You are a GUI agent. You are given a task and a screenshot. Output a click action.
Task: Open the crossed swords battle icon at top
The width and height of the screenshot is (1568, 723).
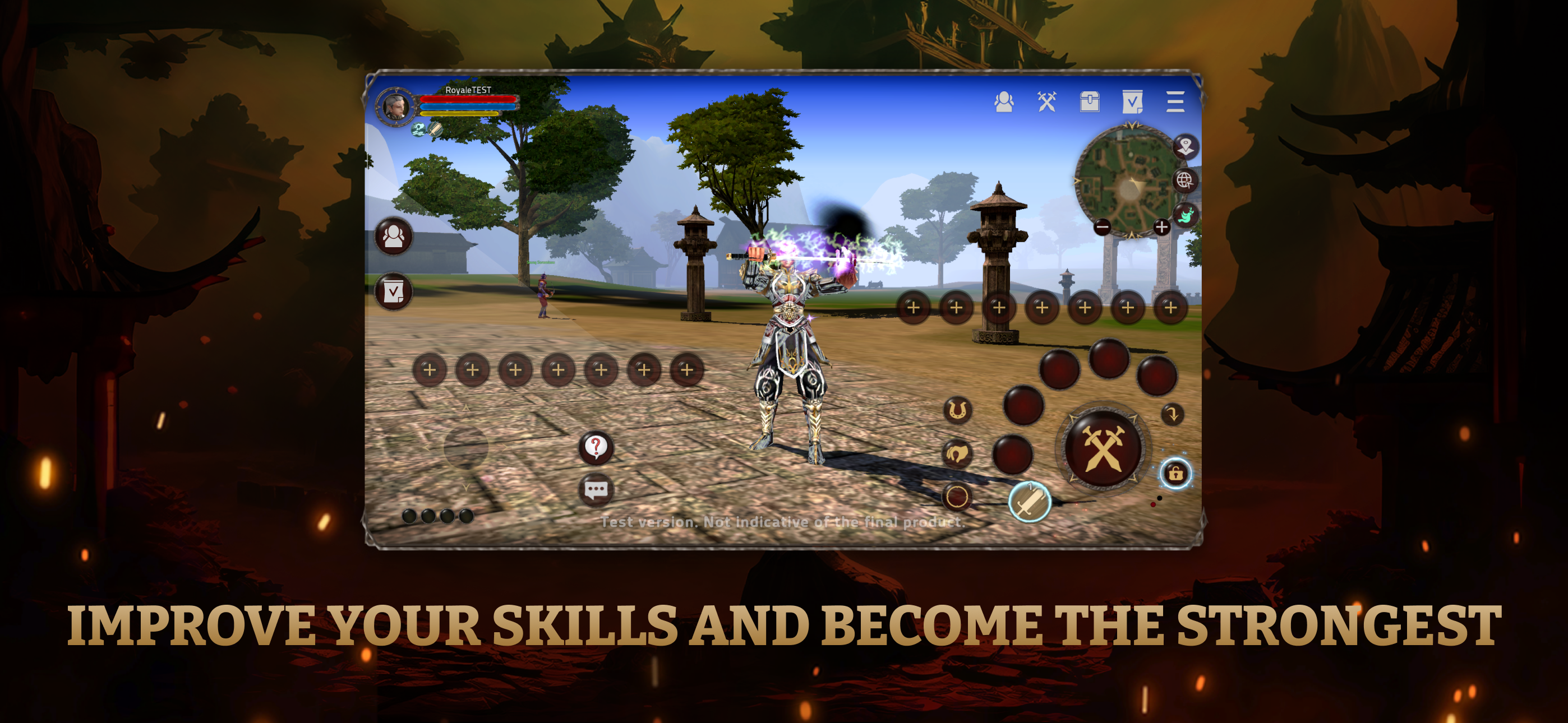tap(1048, 102)
